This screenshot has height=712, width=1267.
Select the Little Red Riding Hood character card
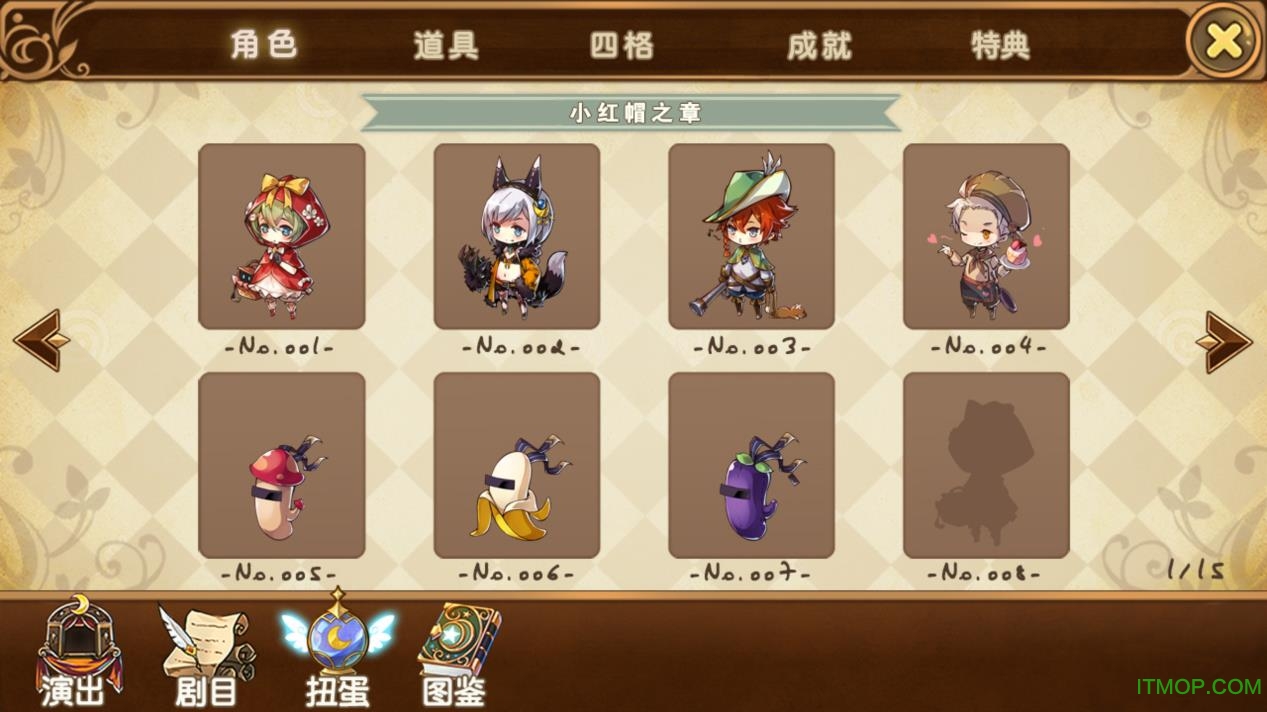(x=281, y=236)
